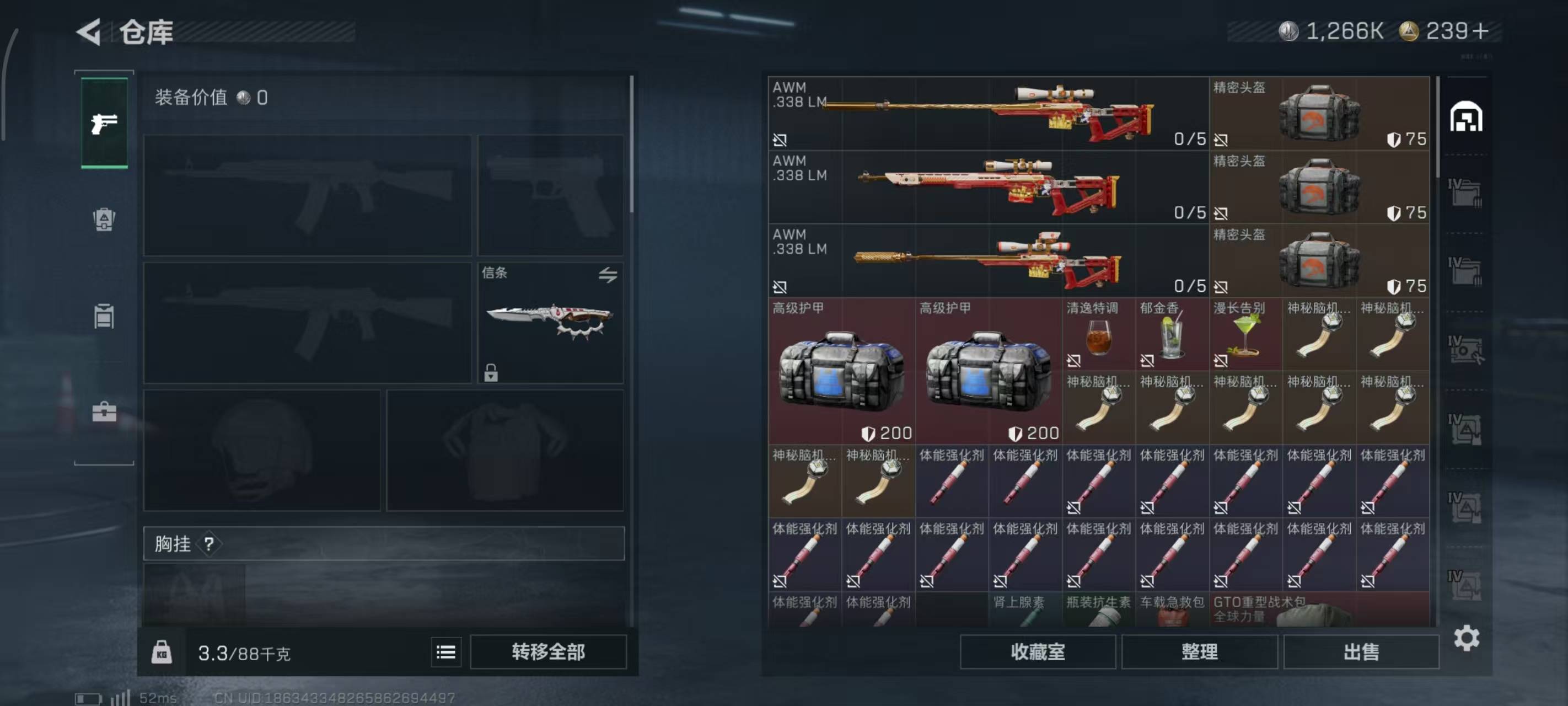Pick the 漫长告别 martini item
This screenshot has height=706, width=1568.
point(1245,335)
